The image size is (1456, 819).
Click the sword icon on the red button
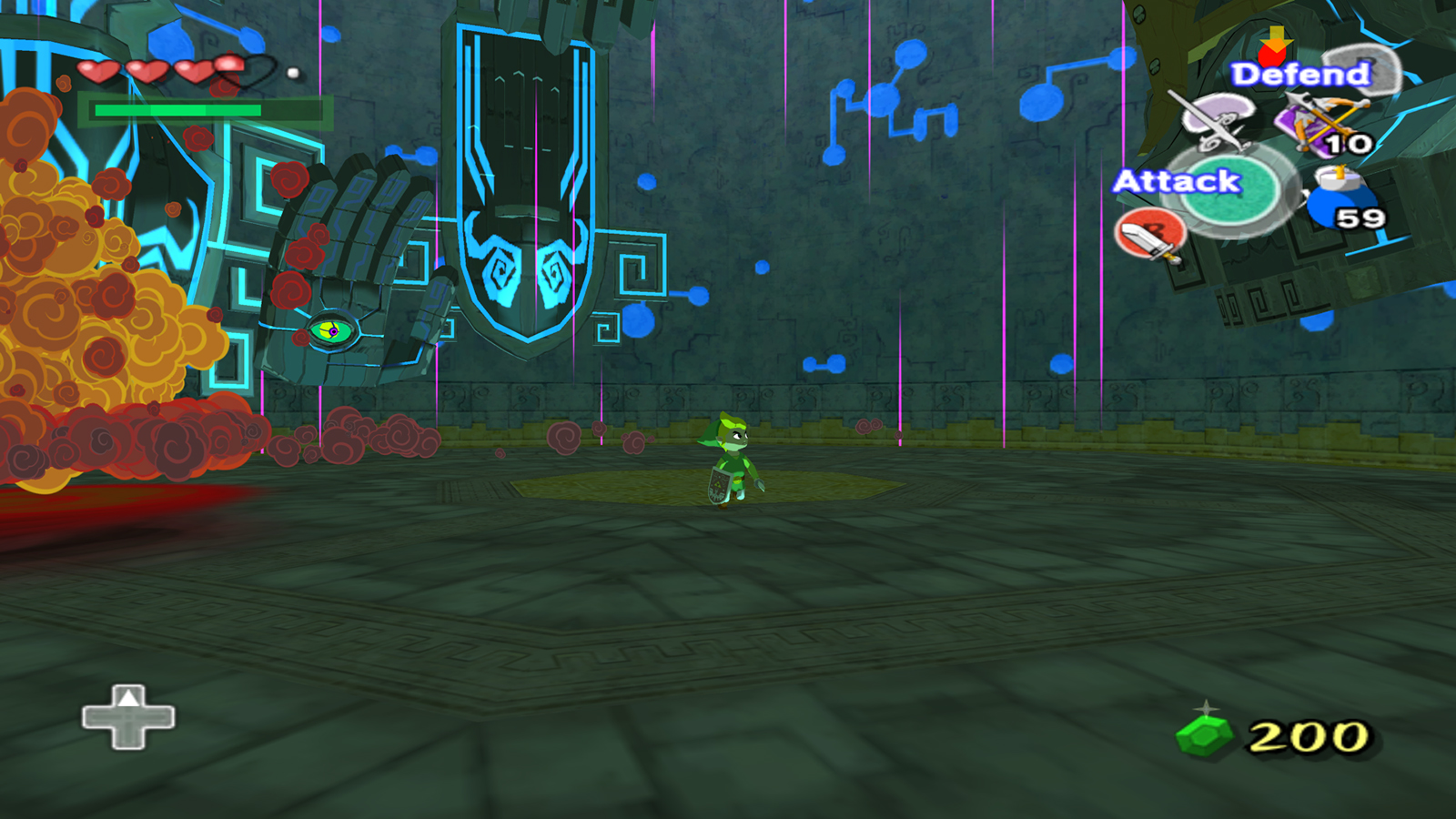coord(1150,237)
